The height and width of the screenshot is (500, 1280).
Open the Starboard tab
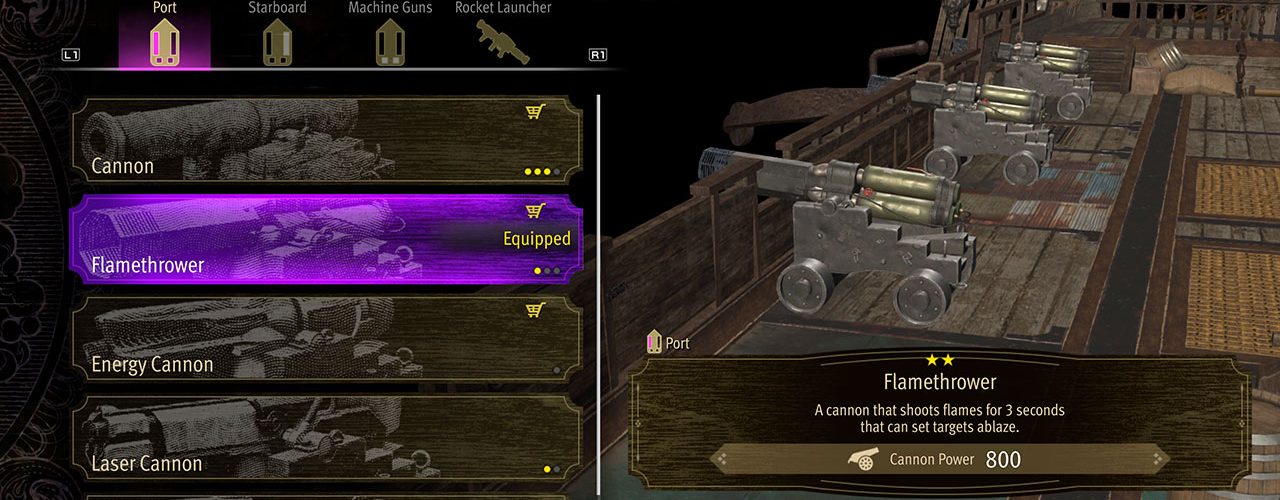[275, 38]
